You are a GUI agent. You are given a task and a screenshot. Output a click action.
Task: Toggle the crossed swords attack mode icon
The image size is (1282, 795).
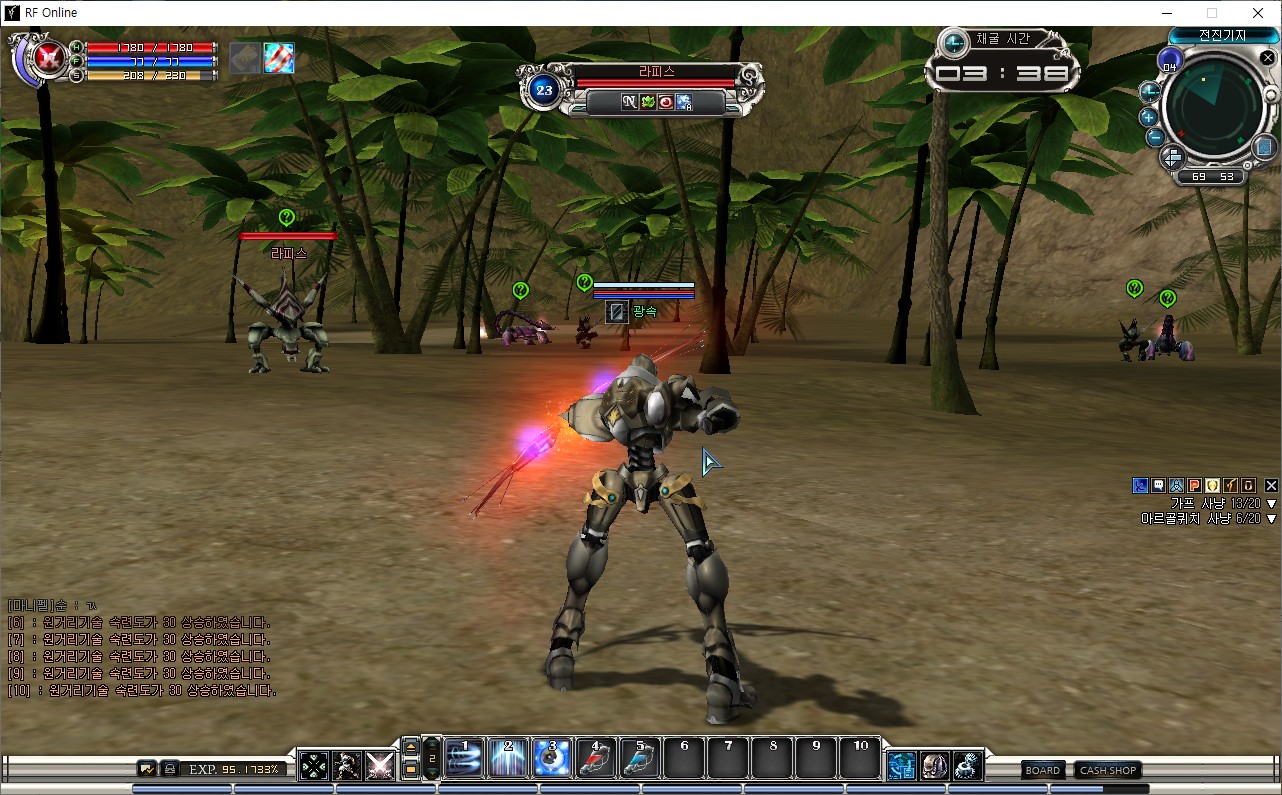coord(379,766)
